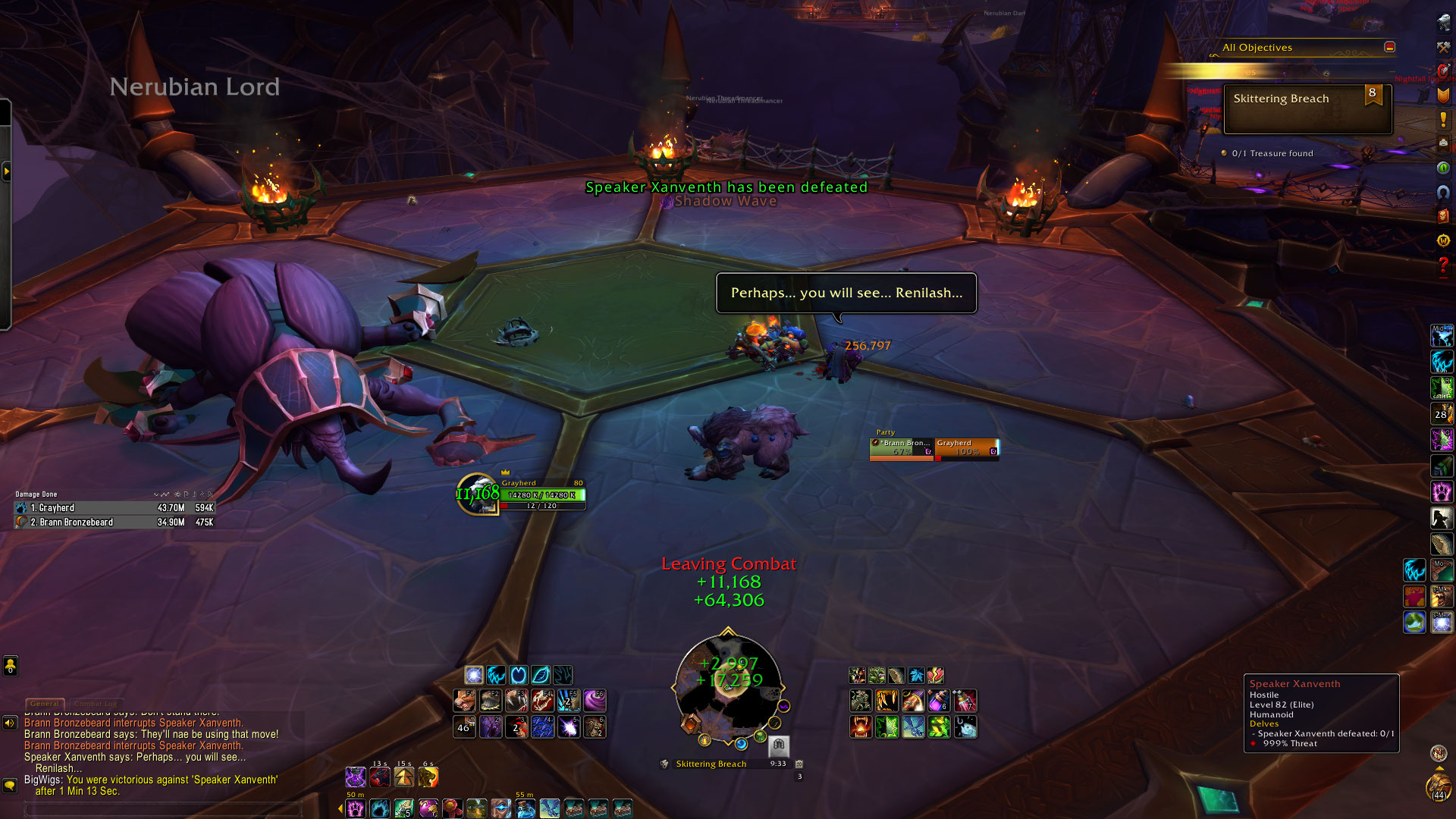Activate the purple swirl ability on F6
1456x819 pixels.
pos(595,700)
